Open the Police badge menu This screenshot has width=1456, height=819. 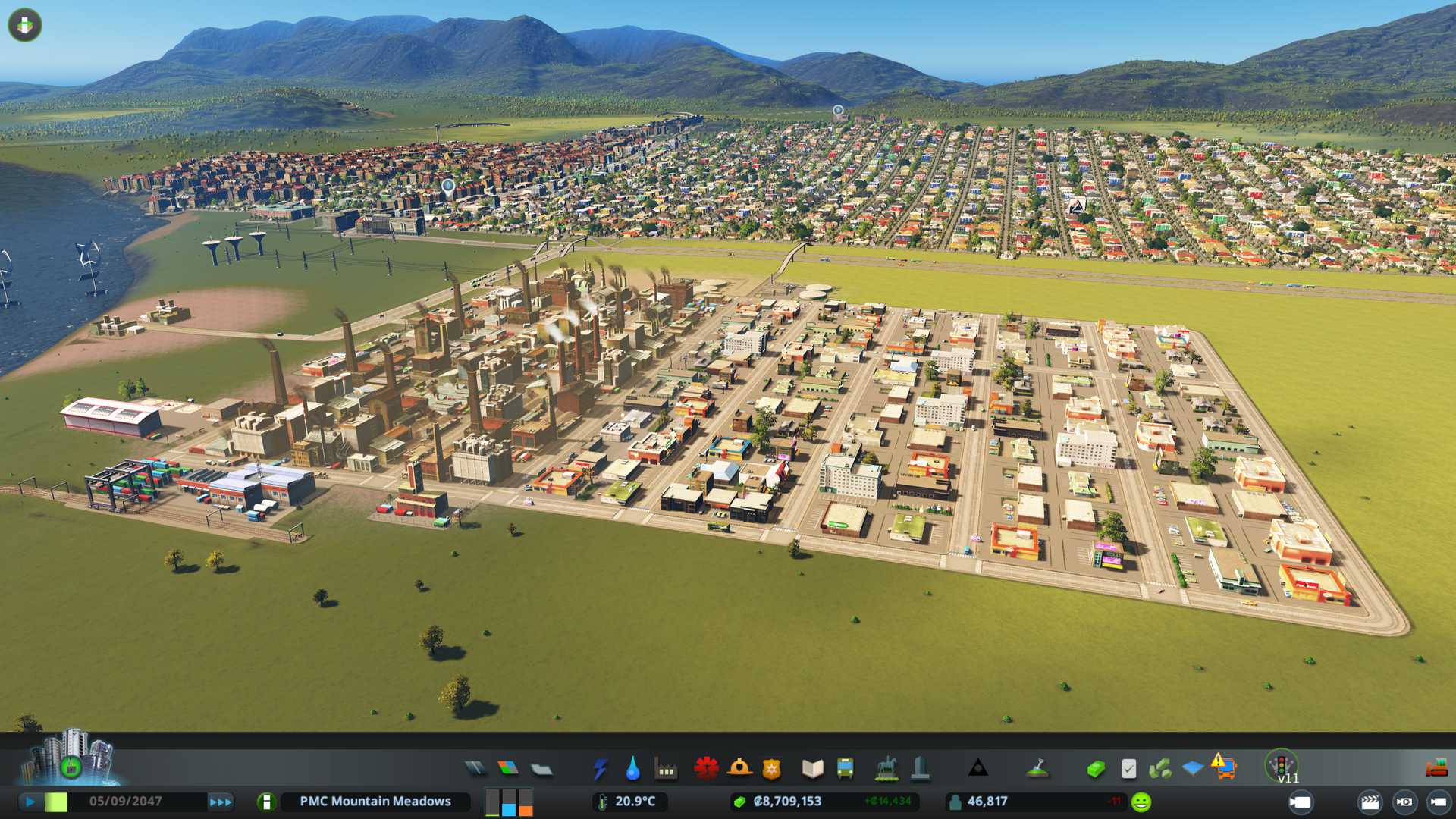pos(772,769)
